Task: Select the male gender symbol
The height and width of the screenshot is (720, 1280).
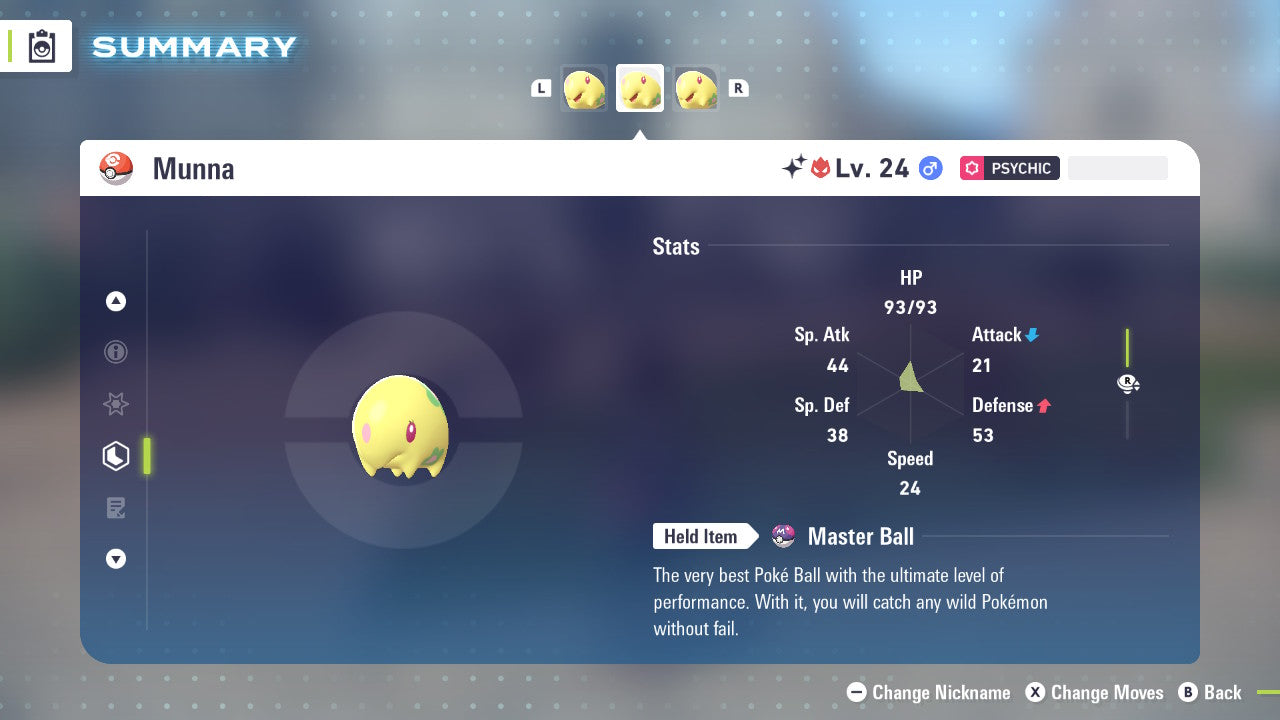Action: [928, 168]
